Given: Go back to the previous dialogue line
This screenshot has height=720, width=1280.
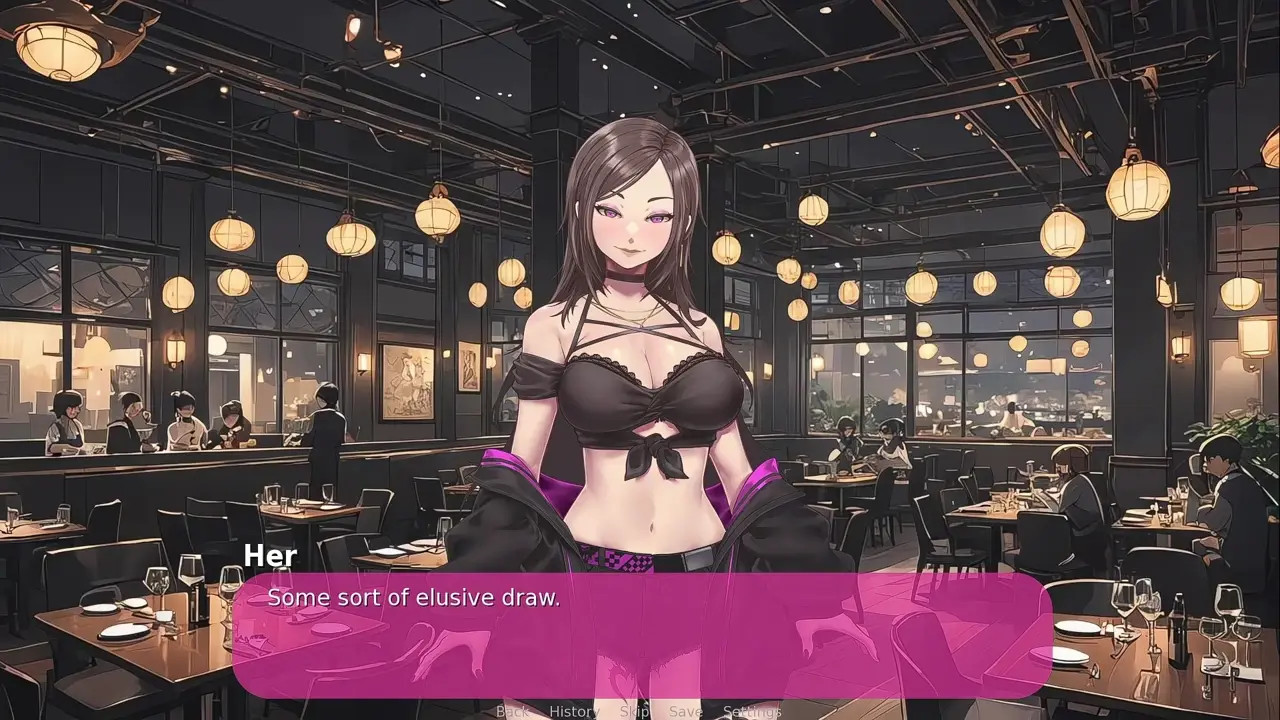Looking at the screenshot, I should pos(512,711).
